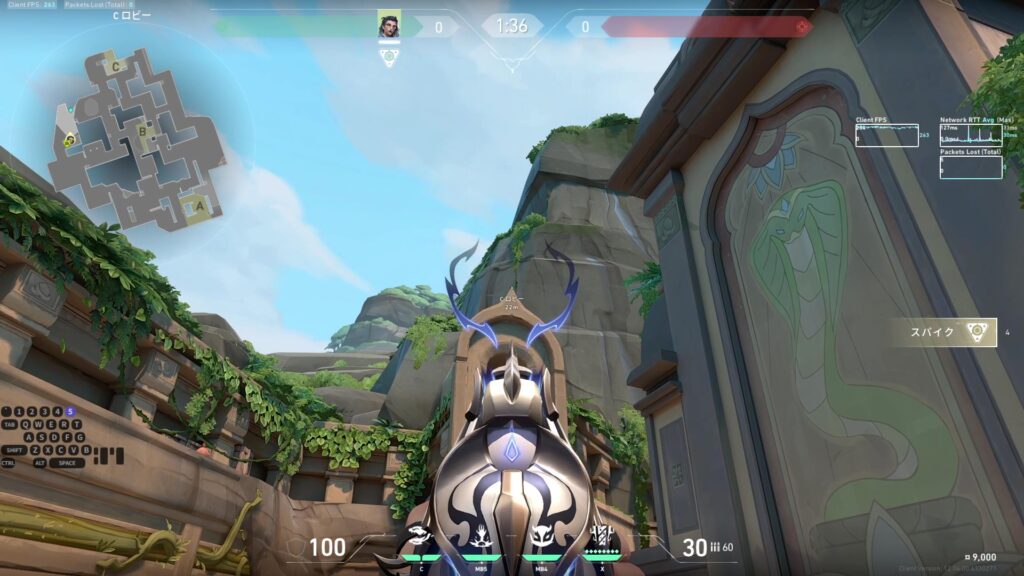Select the C site marker on the minimap

[117, 66]
